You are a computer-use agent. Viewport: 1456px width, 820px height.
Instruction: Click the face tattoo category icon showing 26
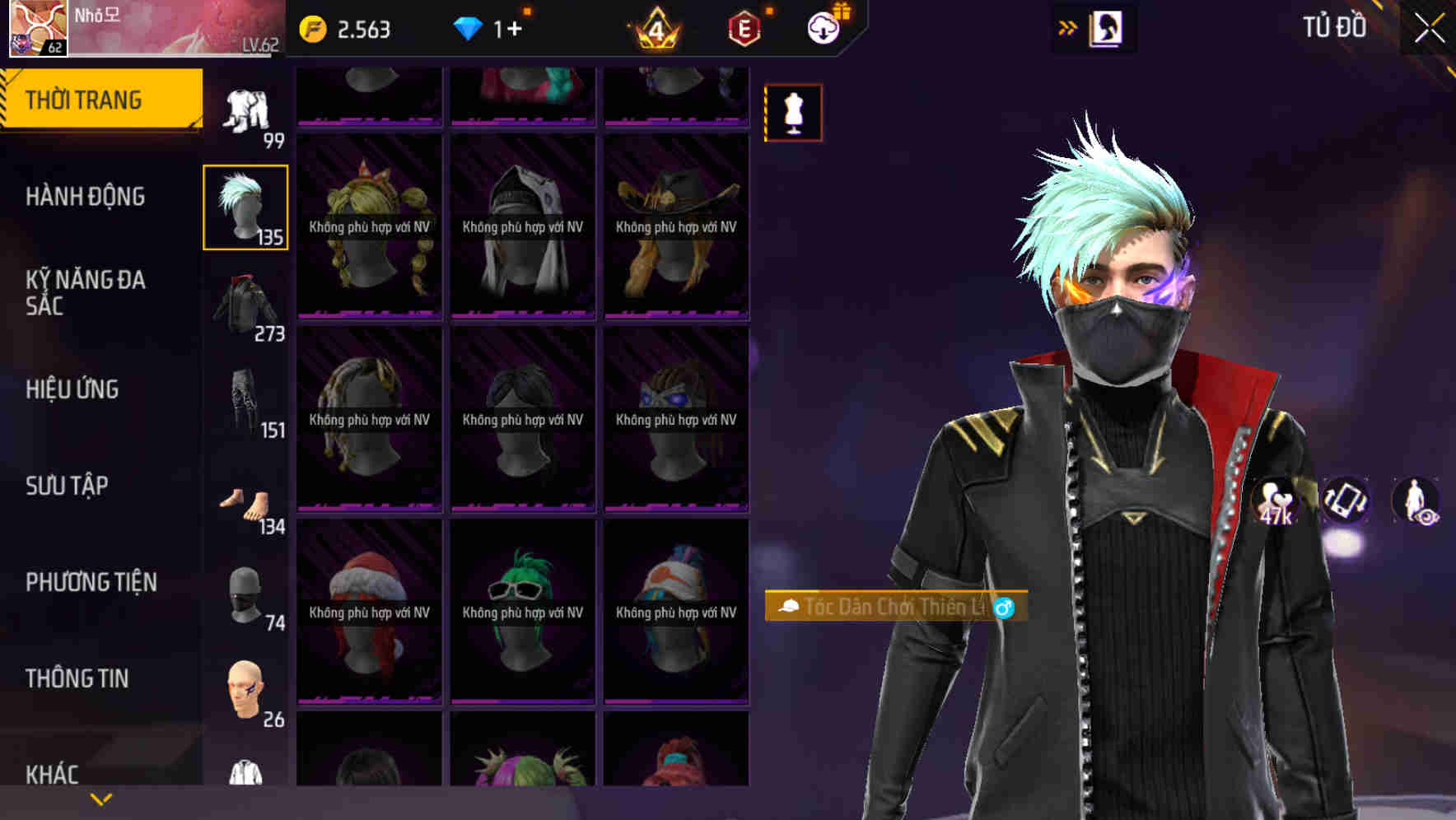247,683
